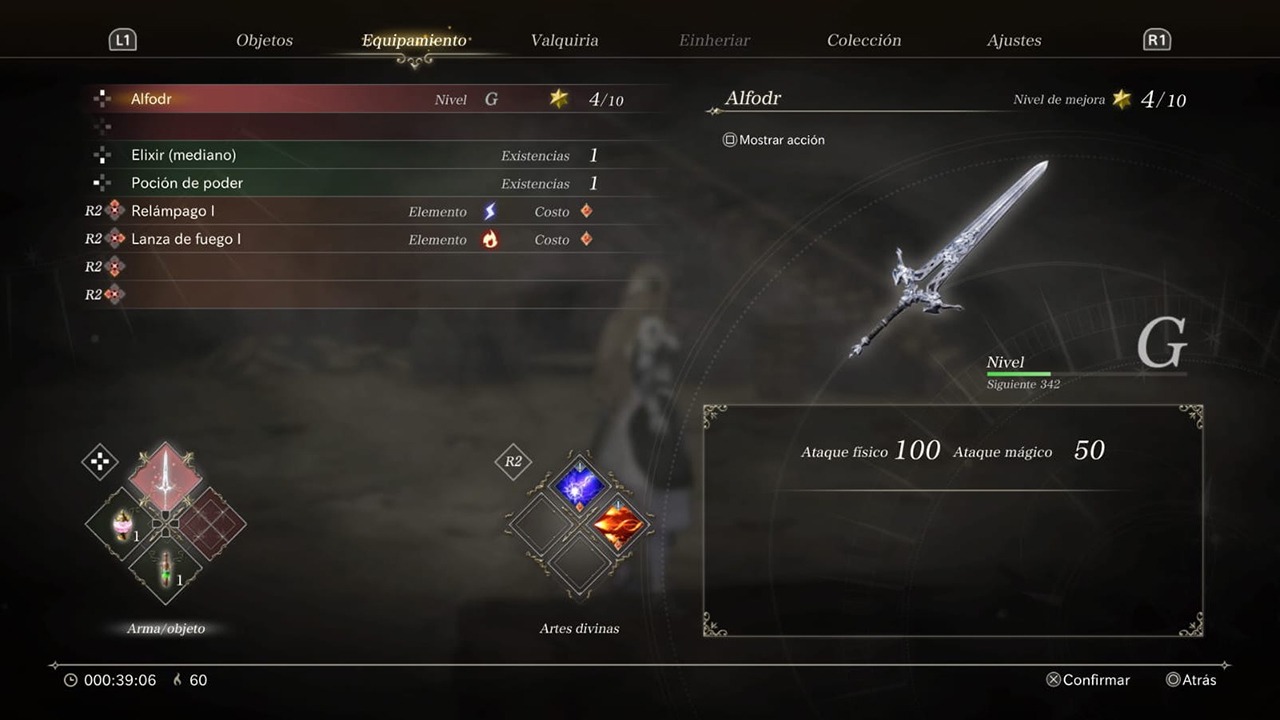Viewport: 1280px width, 720px height.
Task: Pick the Relámpago I divine art row
Action: tap(370, 211)
